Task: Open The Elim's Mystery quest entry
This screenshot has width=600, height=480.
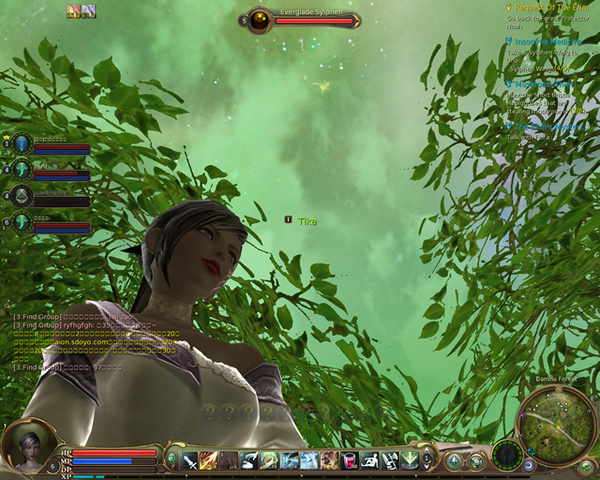Action: tap(548, 127)
